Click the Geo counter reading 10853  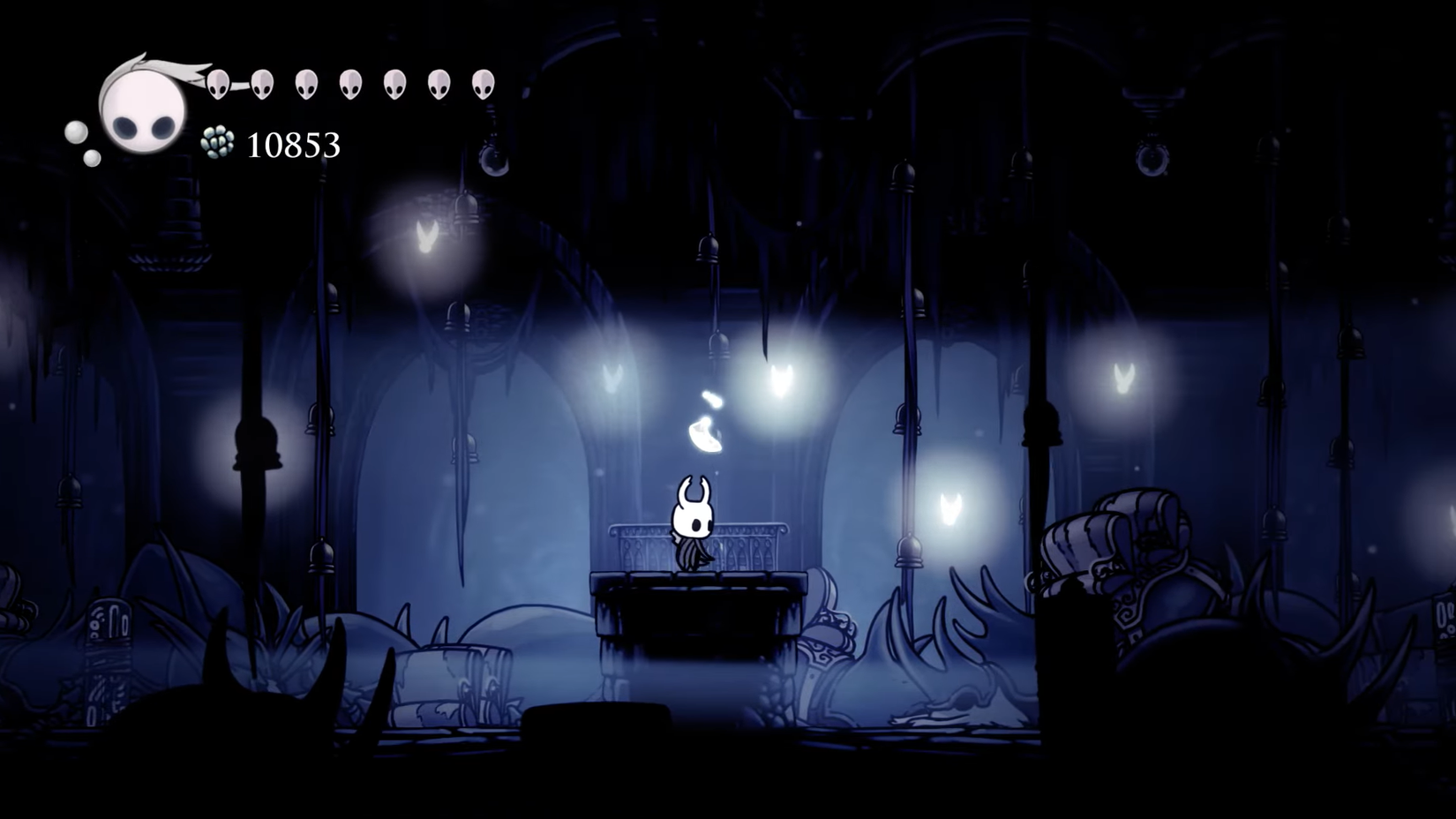coord(293,143)
